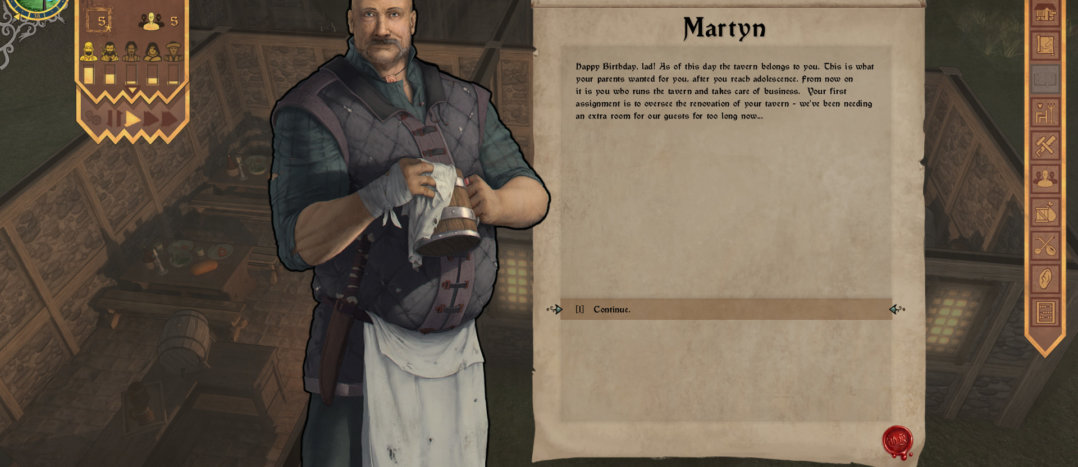Set game speed to normal play

132,119
